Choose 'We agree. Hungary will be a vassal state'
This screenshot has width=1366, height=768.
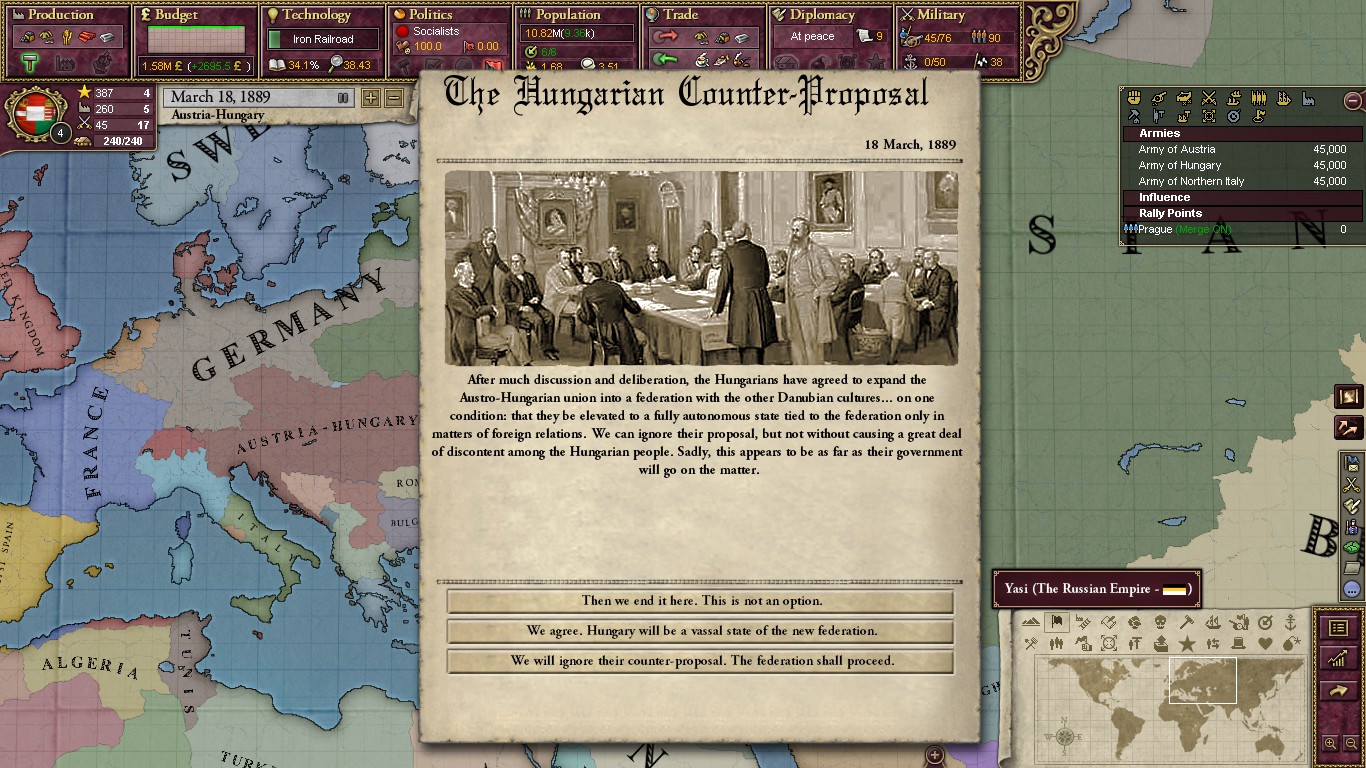[x=699, y=631]
